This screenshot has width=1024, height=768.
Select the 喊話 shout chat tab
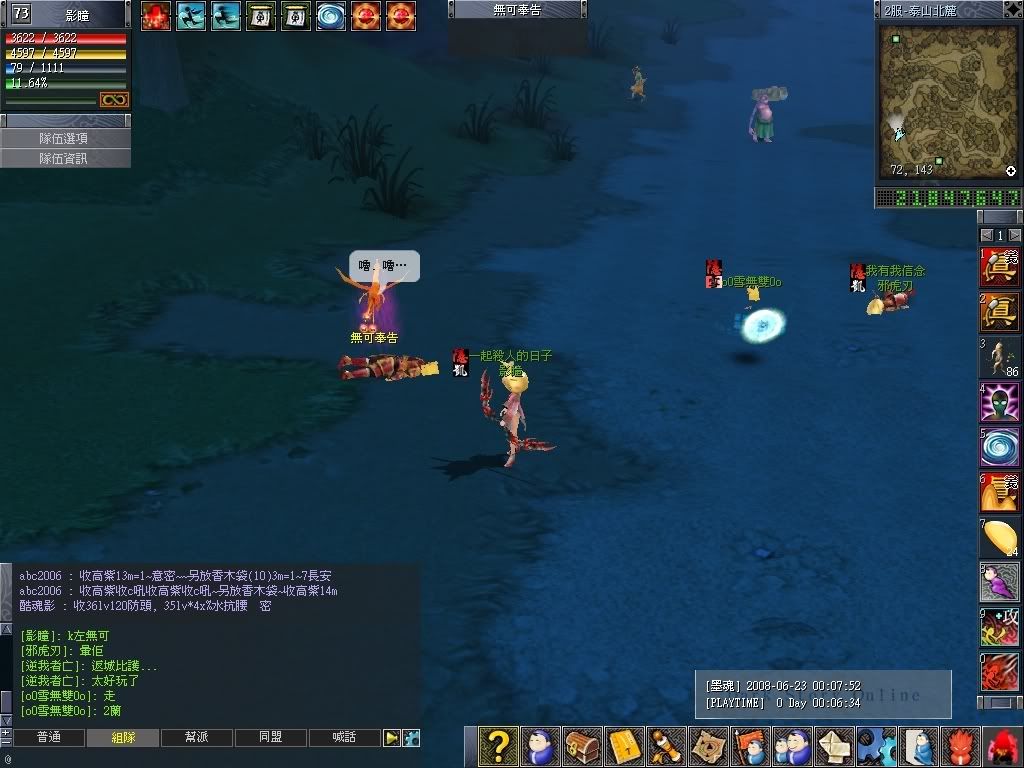coord(344,737)
